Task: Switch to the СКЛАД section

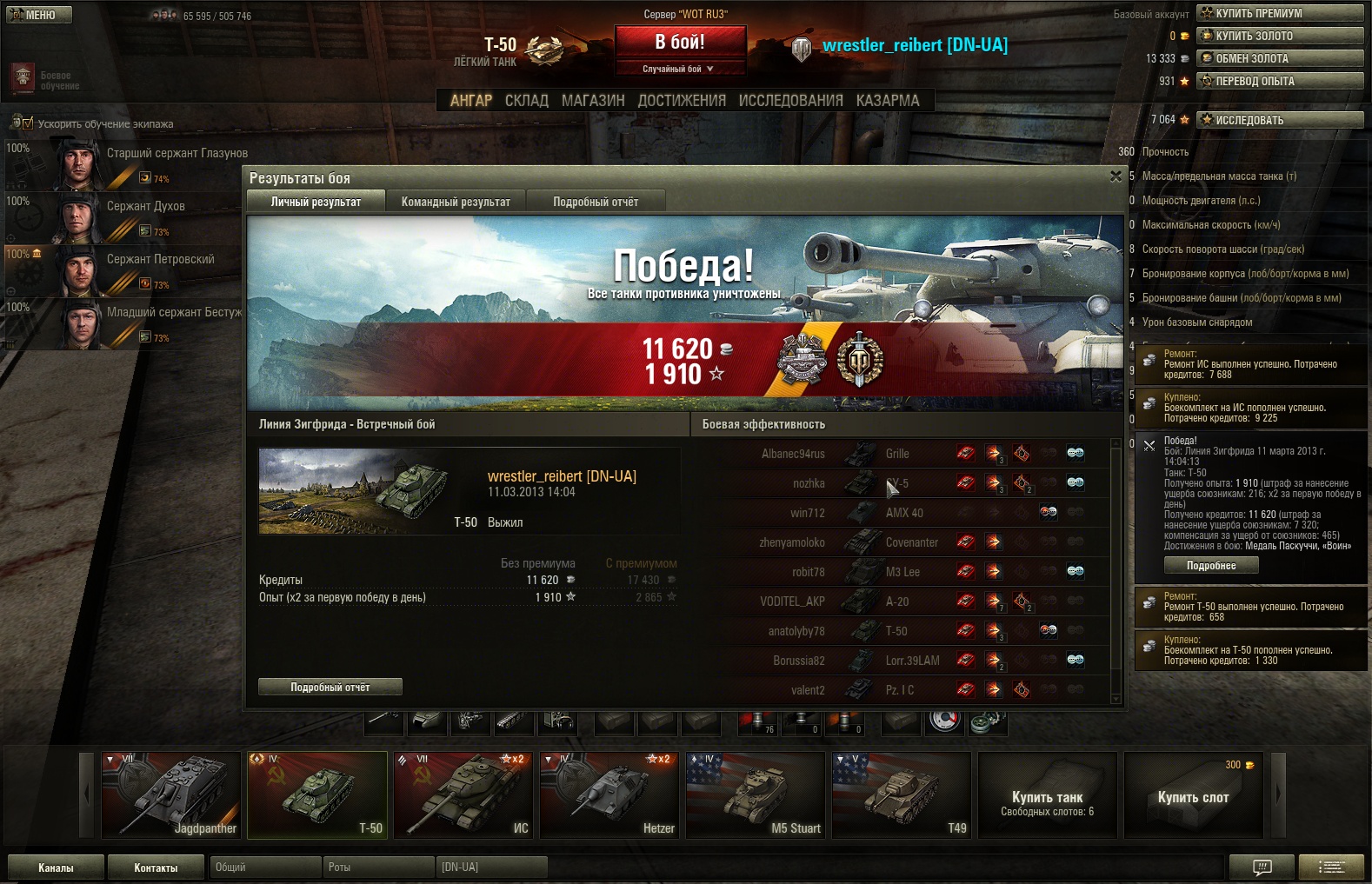Action: 526,101
